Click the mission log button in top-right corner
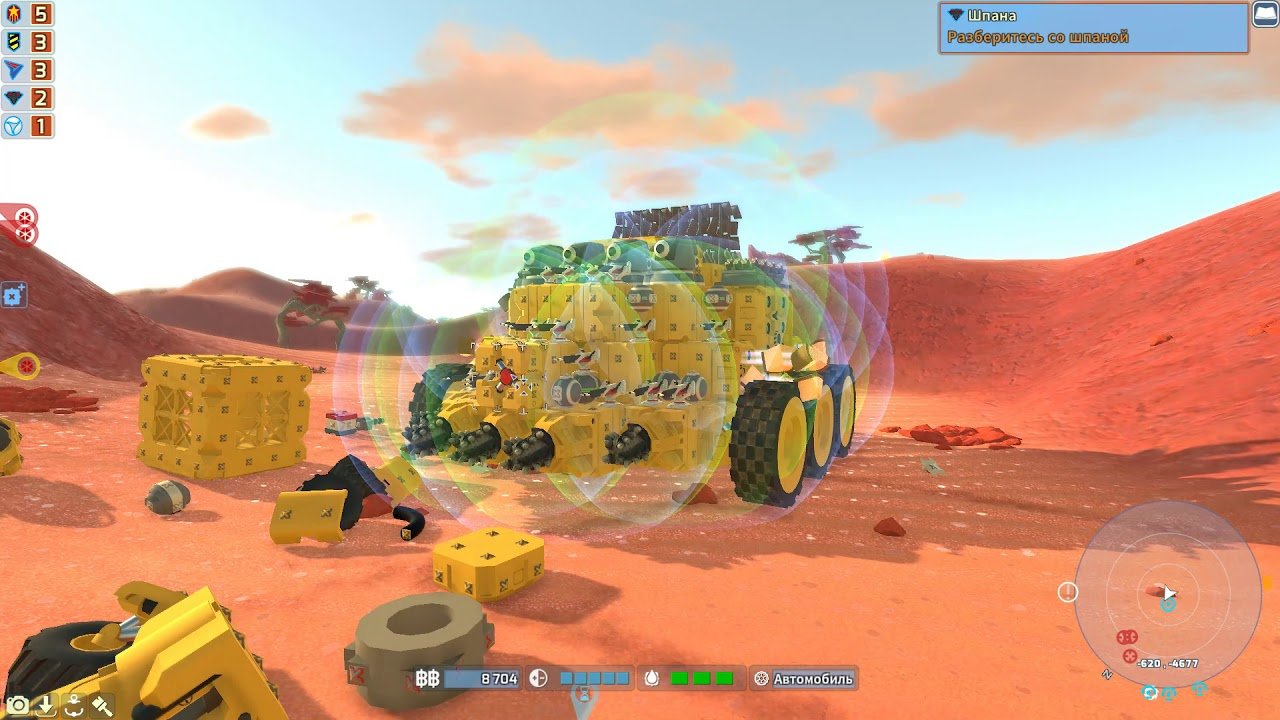 click(1265, 15)
